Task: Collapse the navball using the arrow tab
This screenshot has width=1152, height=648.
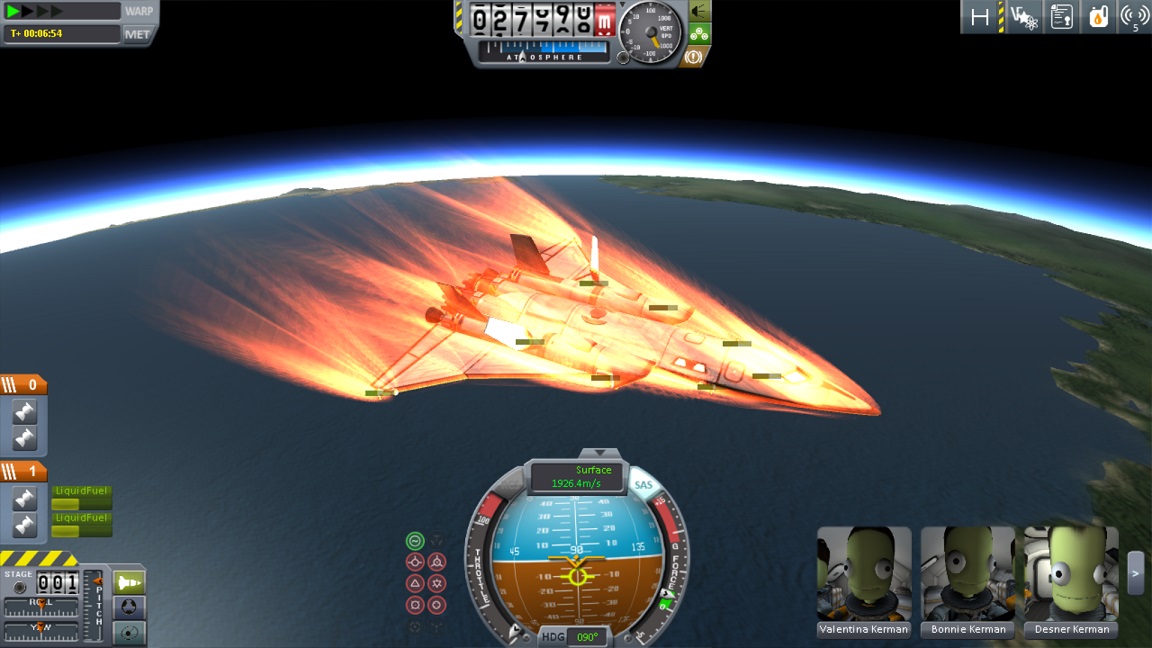Action: [600, 453]
